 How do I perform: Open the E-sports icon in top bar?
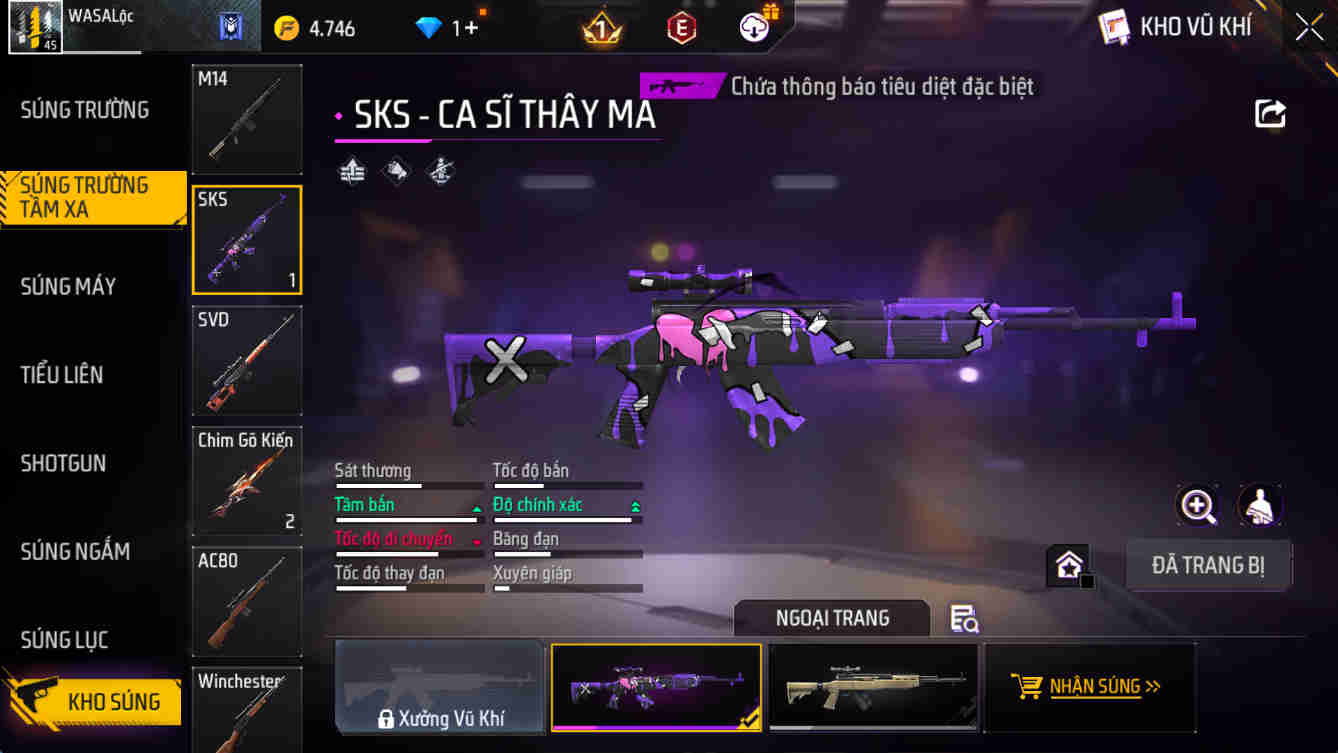click(x=682, y=28)
